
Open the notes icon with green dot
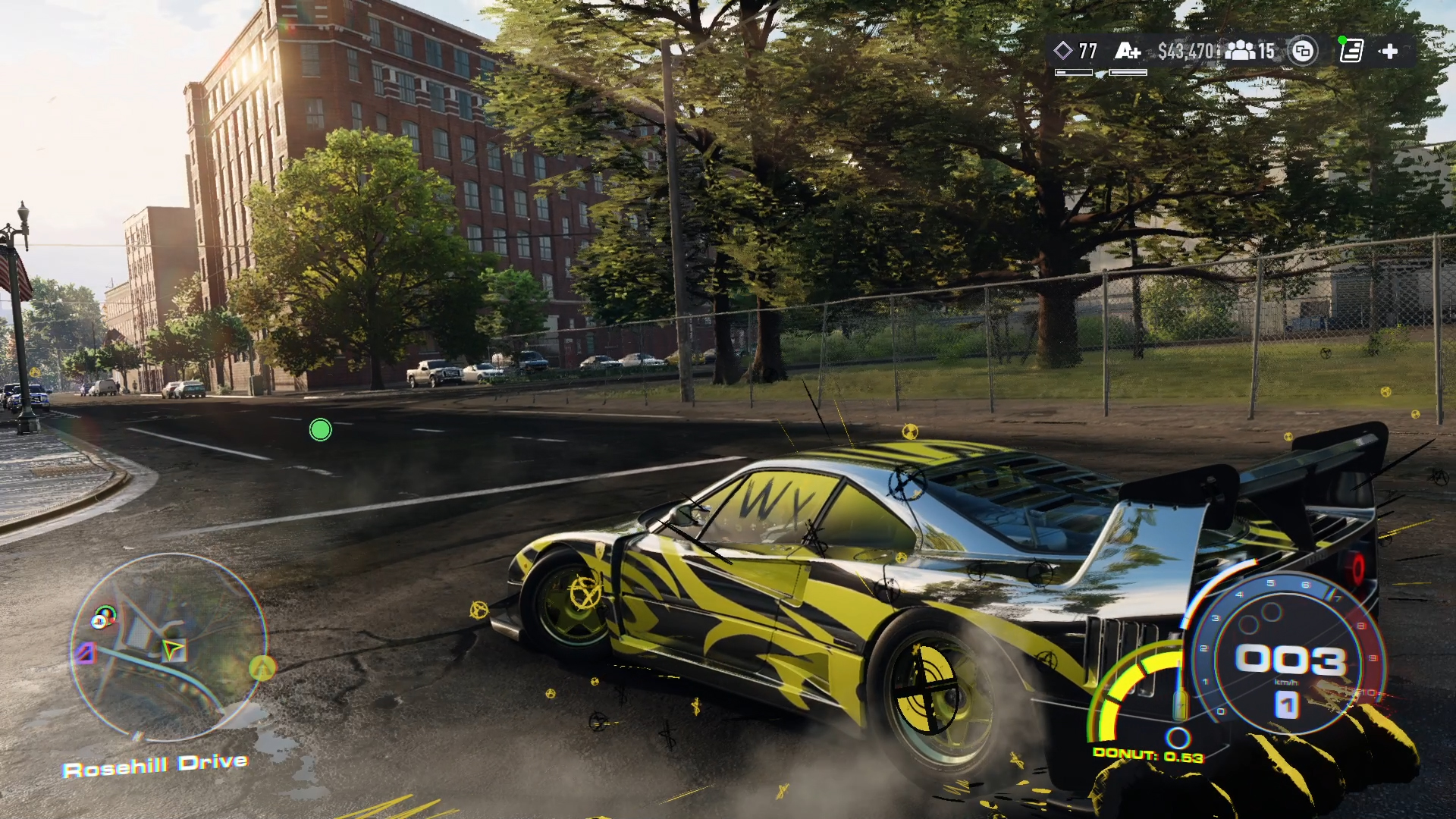pos(1351,51)
